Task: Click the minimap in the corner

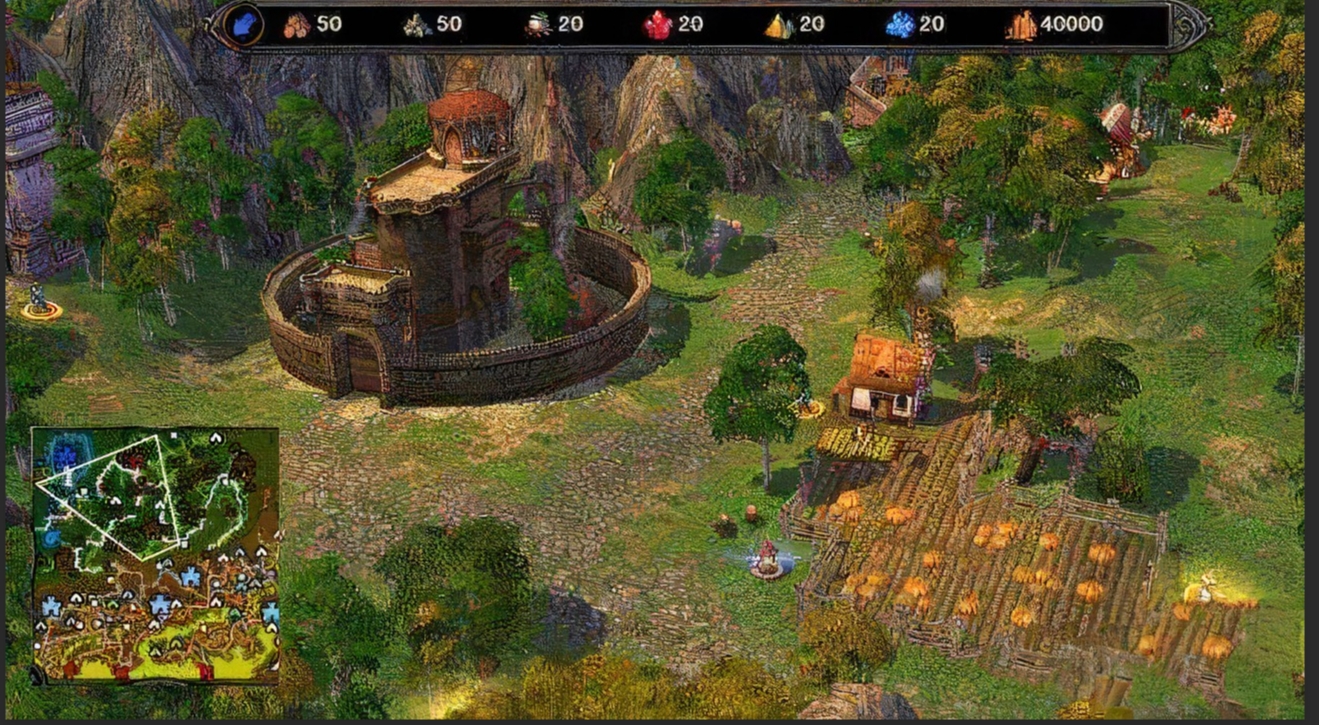Action: 156,555
